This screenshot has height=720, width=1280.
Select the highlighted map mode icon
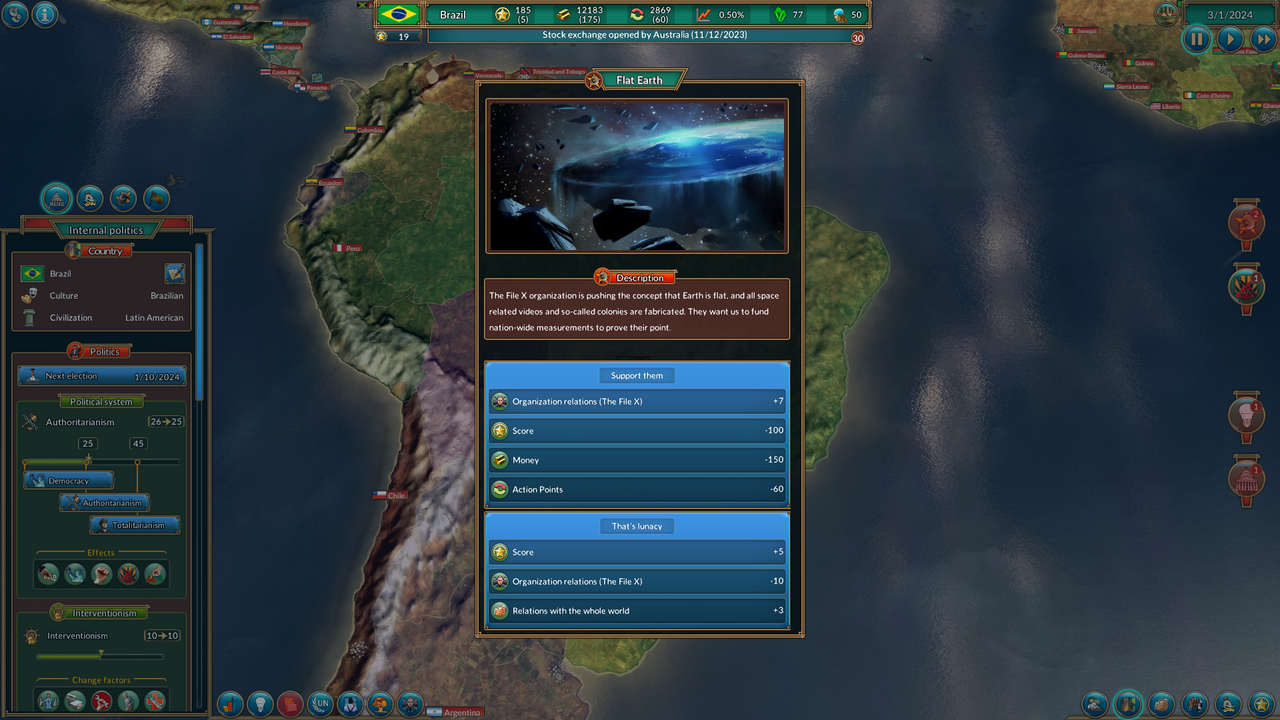[x=1128, y=703]
